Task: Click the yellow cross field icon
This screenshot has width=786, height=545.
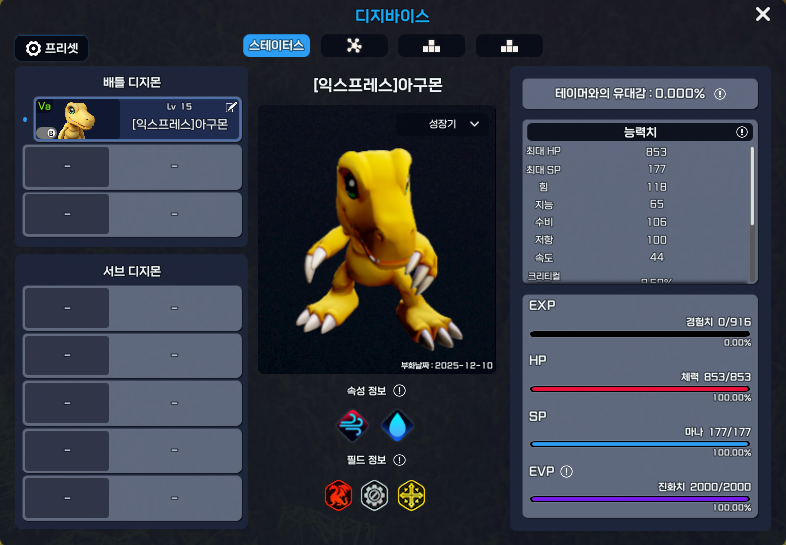Action: pyautogui.click(x=411, y=494)
